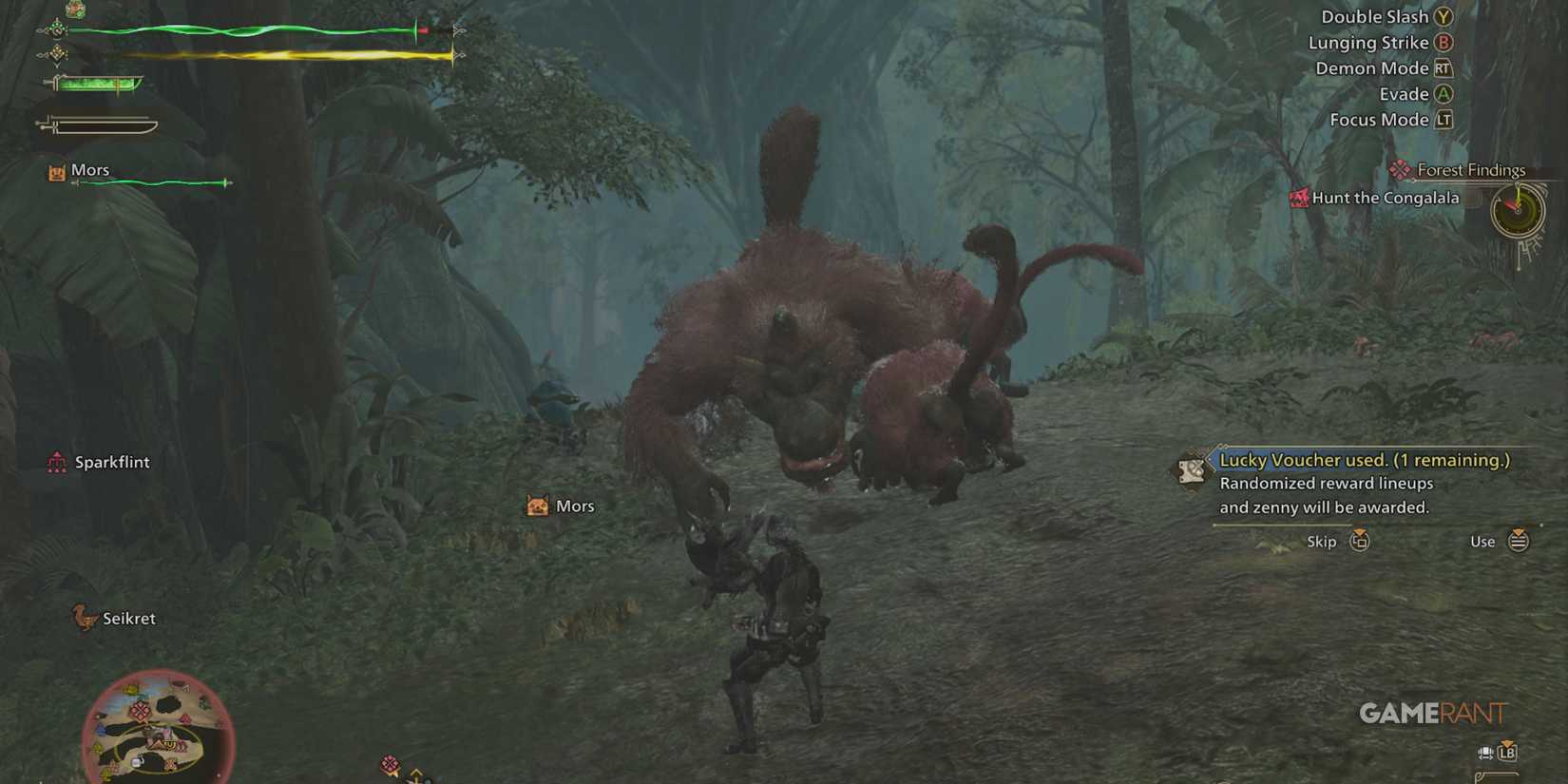Toggle the item bar with LB

point(1507,754)
